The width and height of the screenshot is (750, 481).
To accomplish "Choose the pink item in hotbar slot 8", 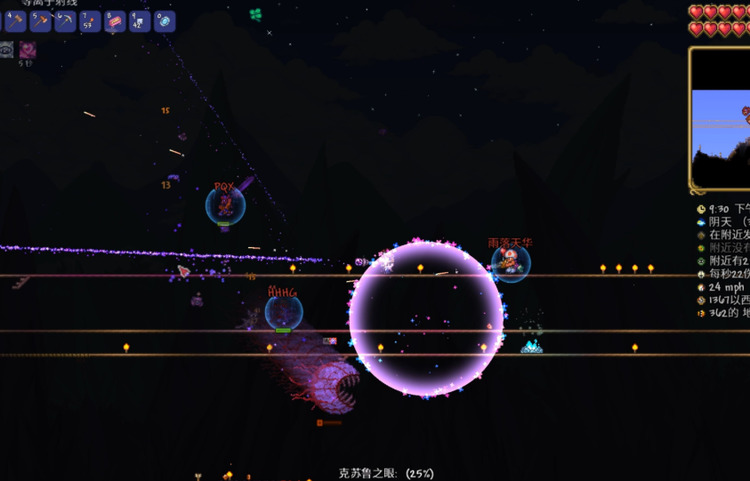I will [x=115, y=21].
